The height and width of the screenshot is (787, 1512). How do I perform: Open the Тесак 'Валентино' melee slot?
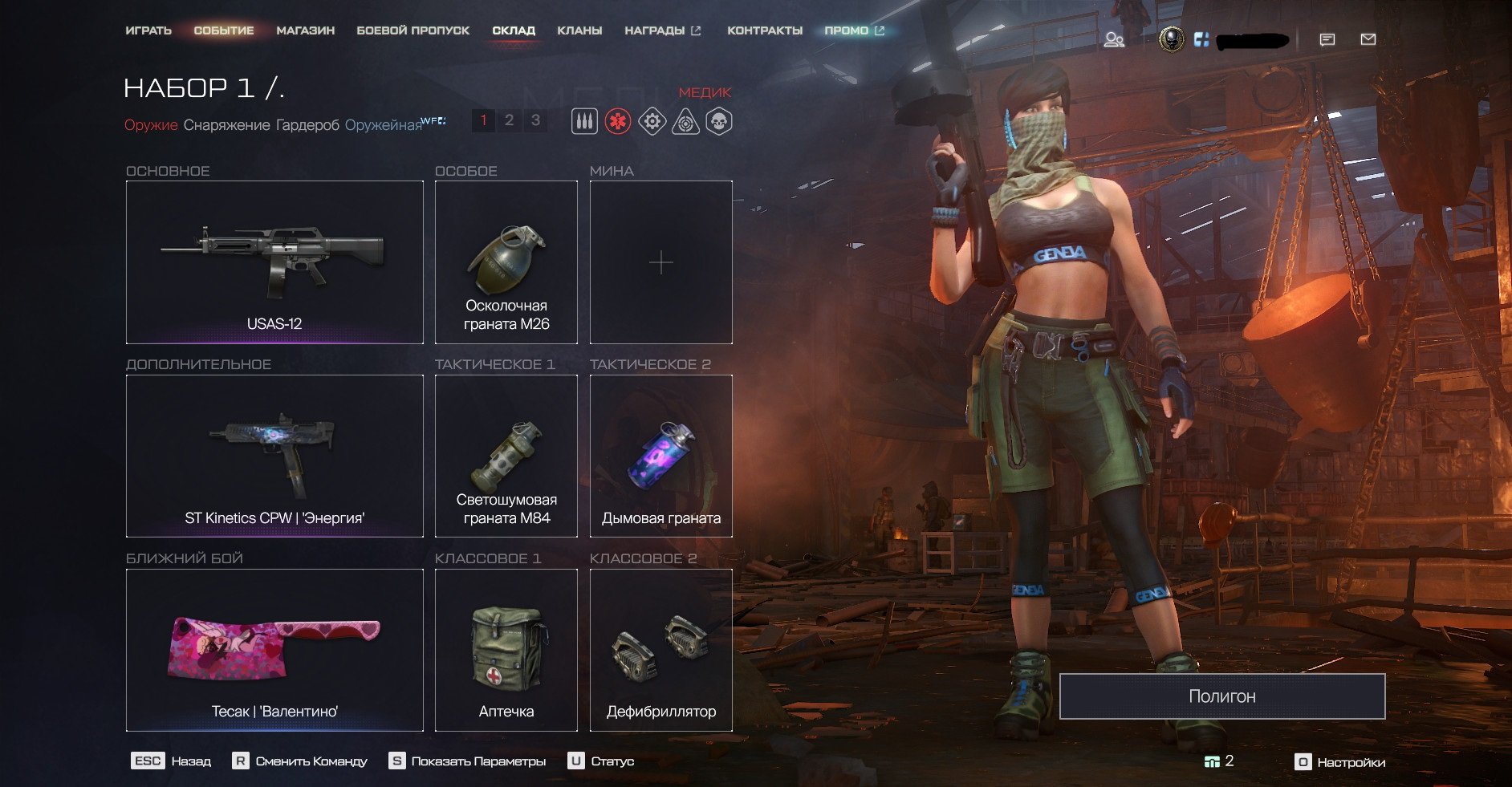tap(274, 650)
